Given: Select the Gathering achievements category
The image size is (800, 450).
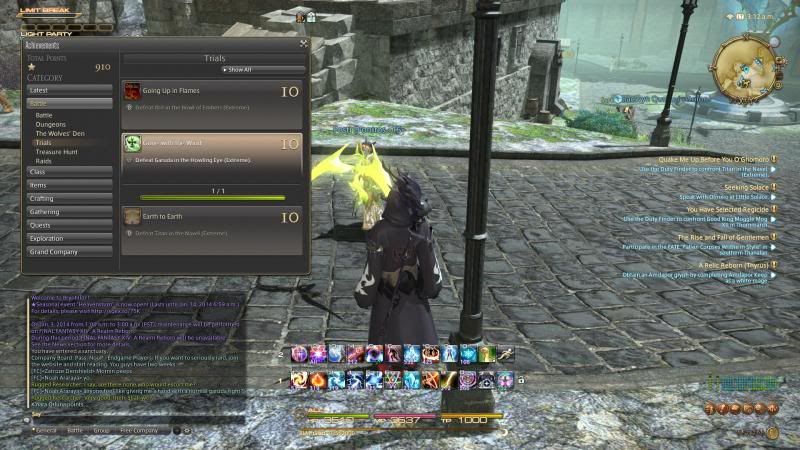Looking at the screenshot, I should point(68,212).
